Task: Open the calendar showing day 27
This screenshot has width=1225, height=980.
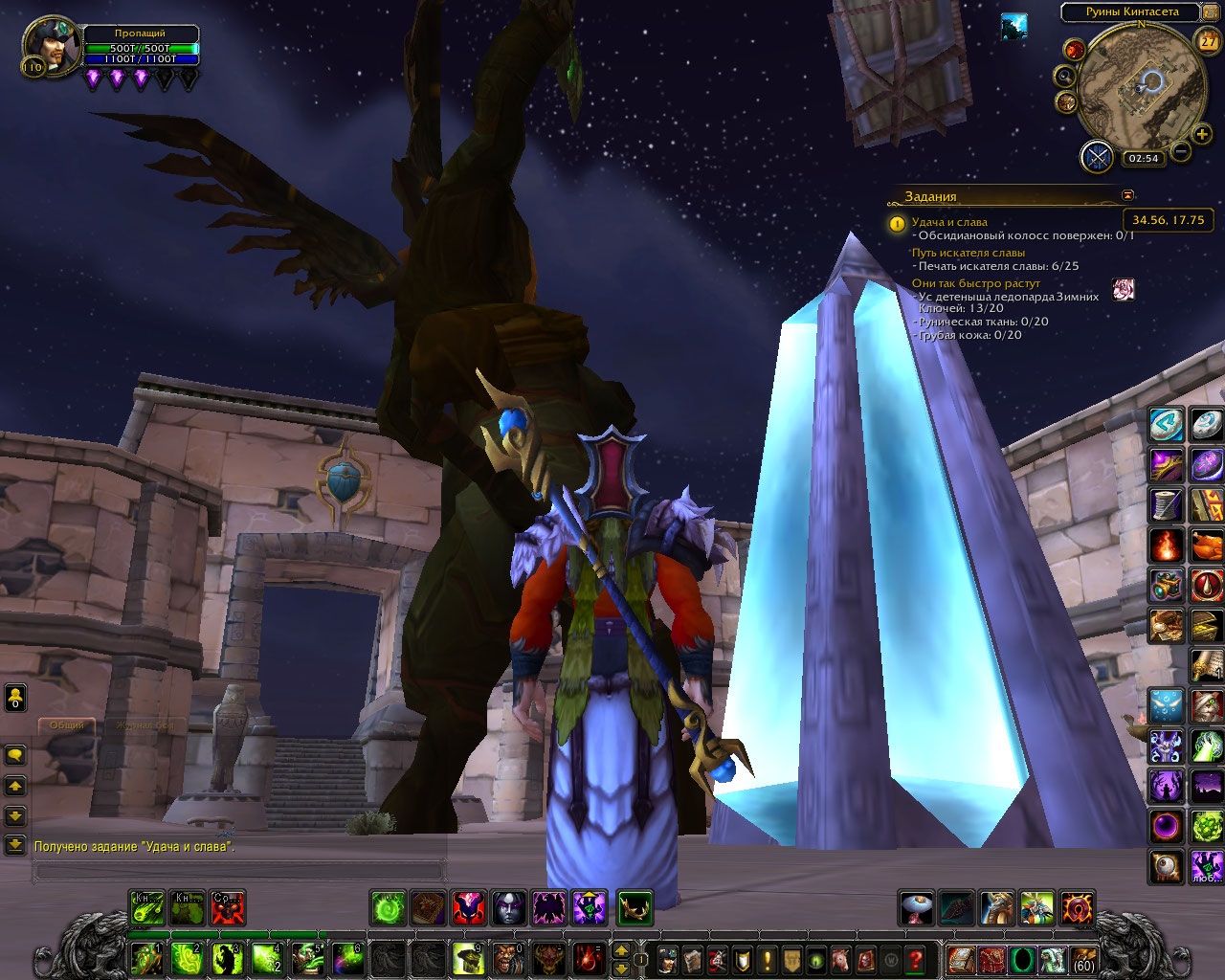Action: pos(1209,41)
